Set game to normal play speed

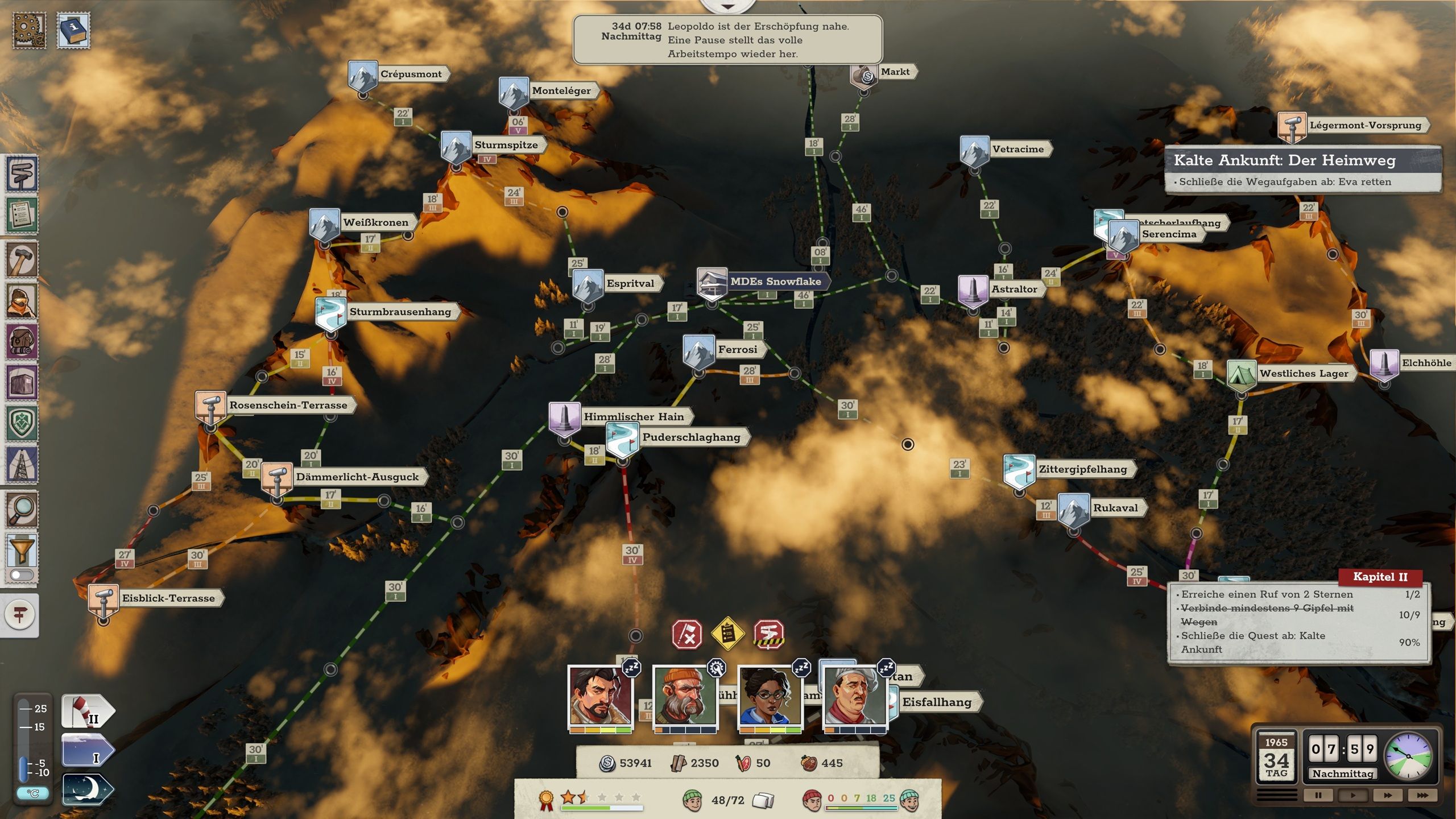click(1352, 795)
